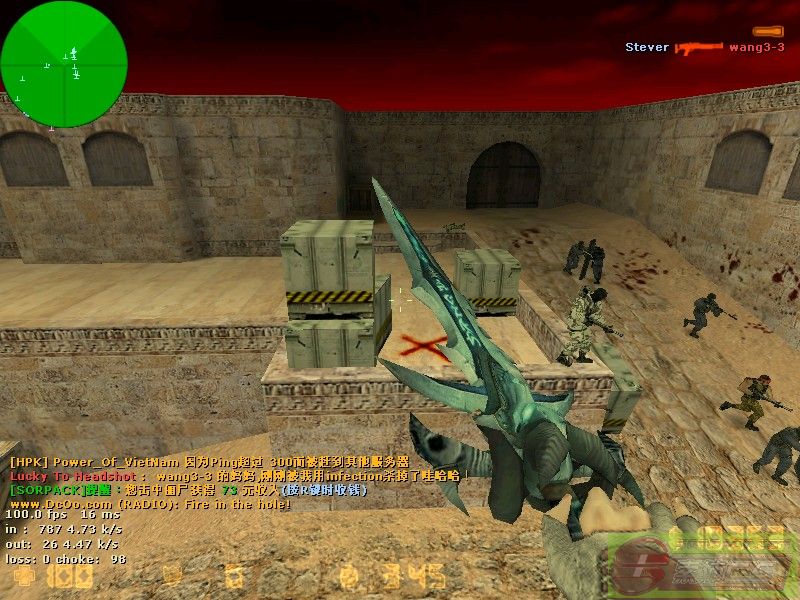Click the health cross icon
This screenshot has height=600, width=800.
(24, 577)
